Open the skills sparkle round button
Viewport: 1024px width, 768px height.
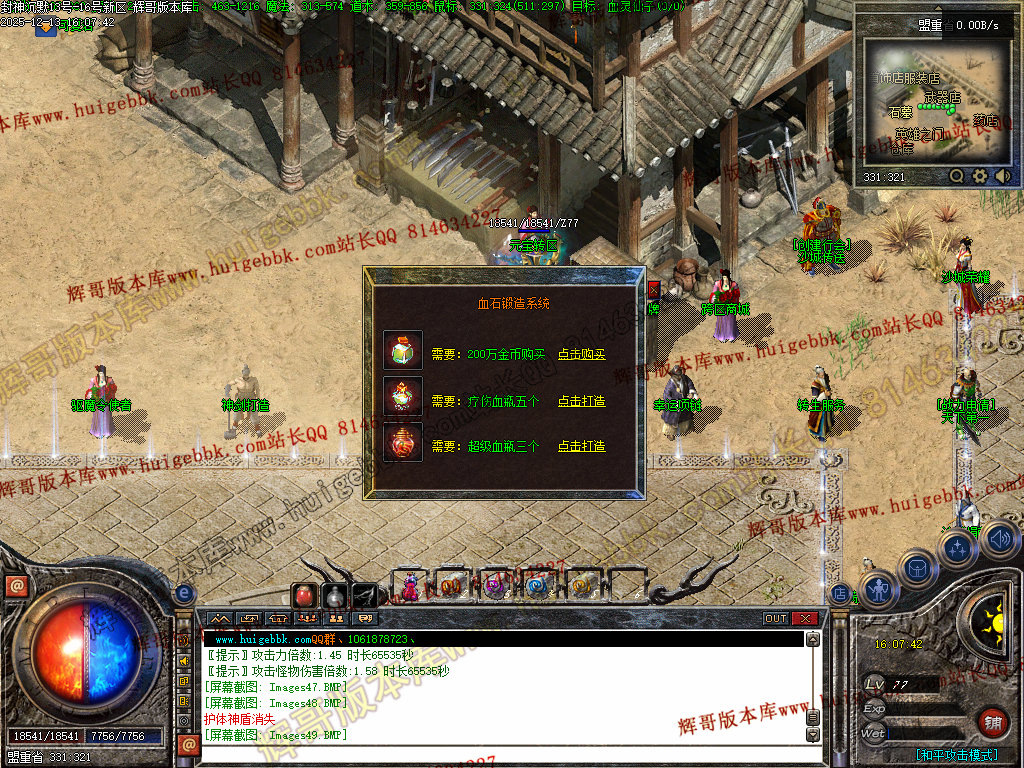[x=958, y=549]
